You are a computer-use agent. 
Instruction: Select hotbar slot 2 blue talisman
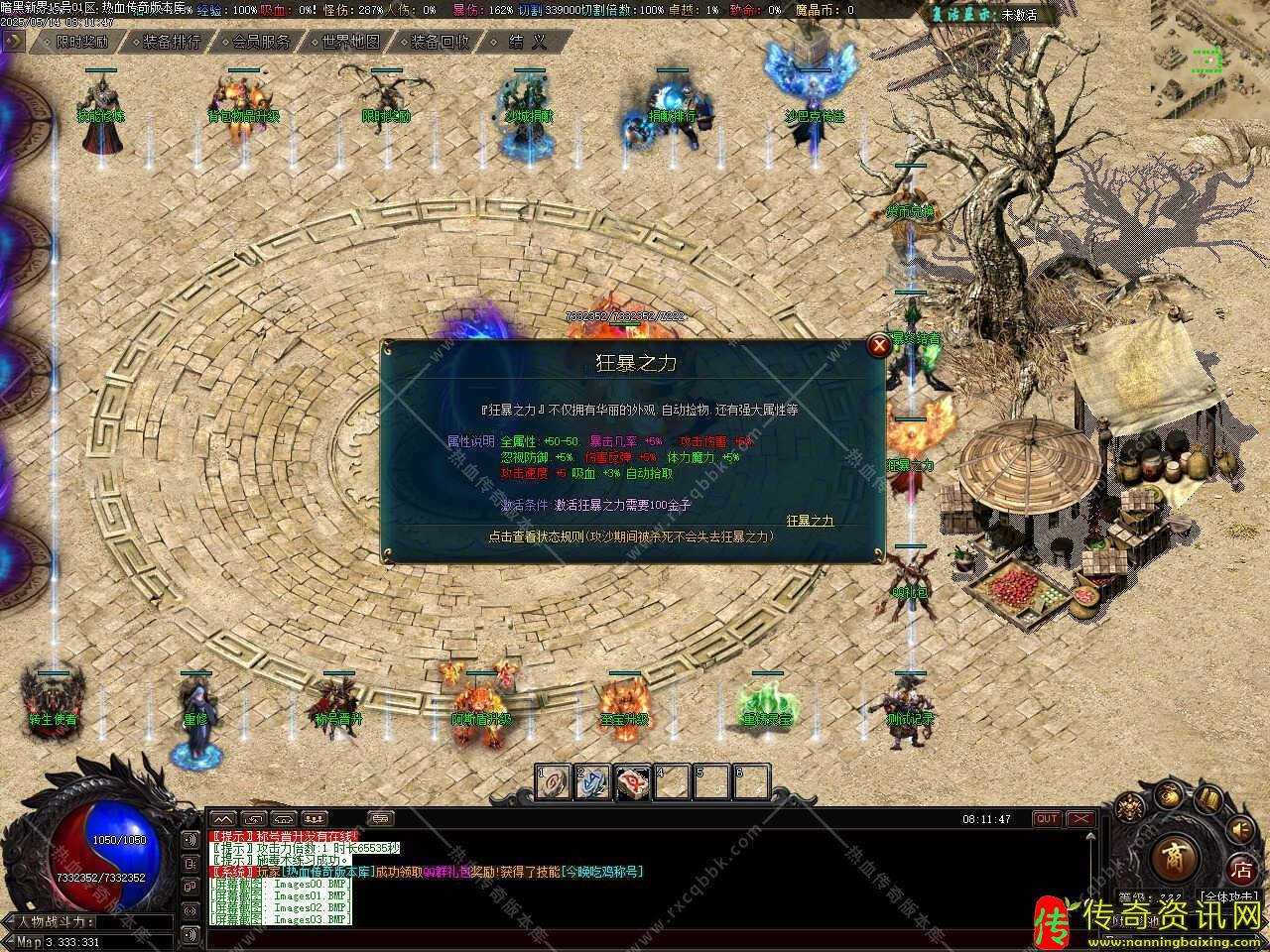[593, 782]
